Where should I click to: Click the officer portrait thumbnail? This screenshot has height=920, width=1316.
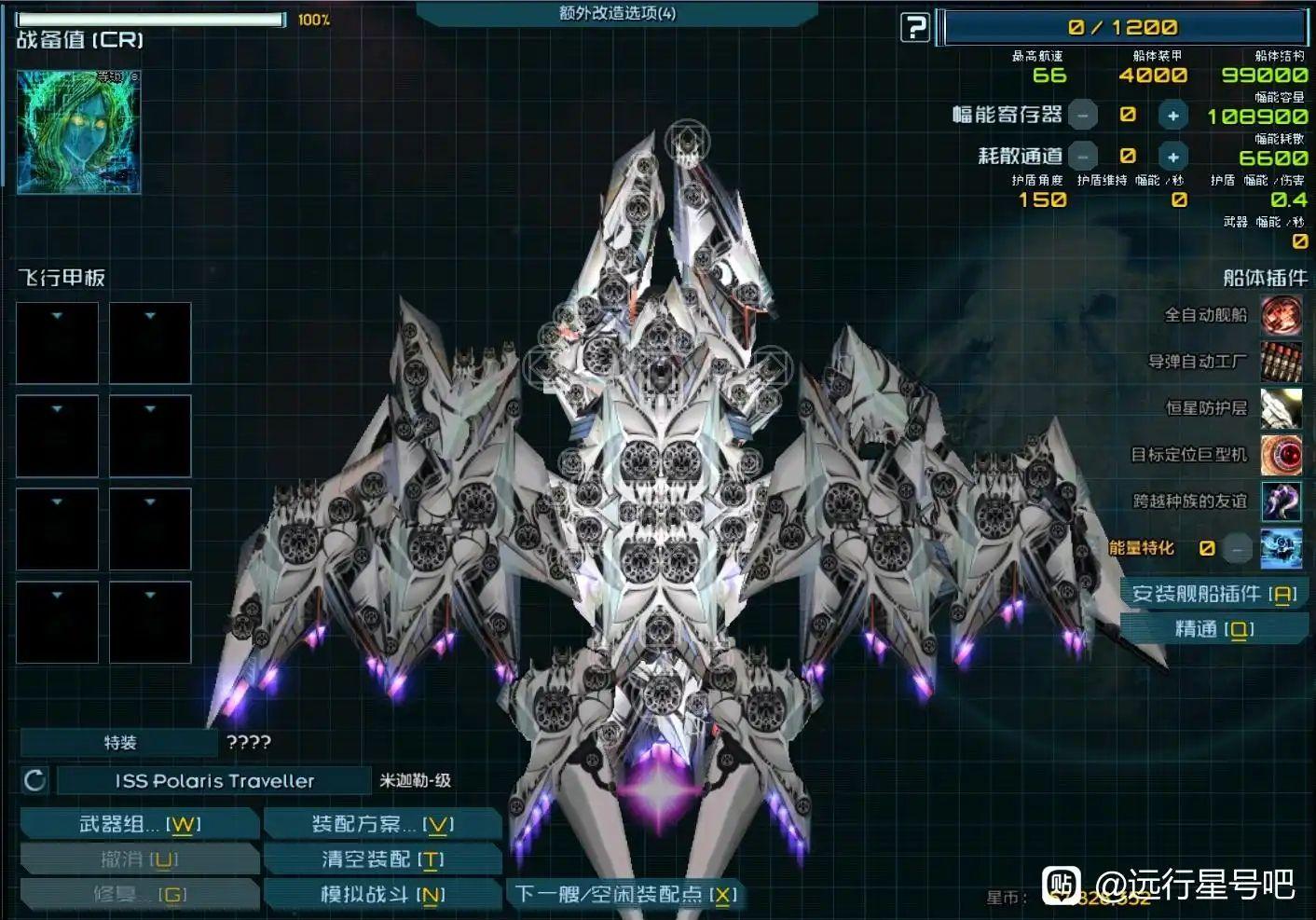[79, 132]
